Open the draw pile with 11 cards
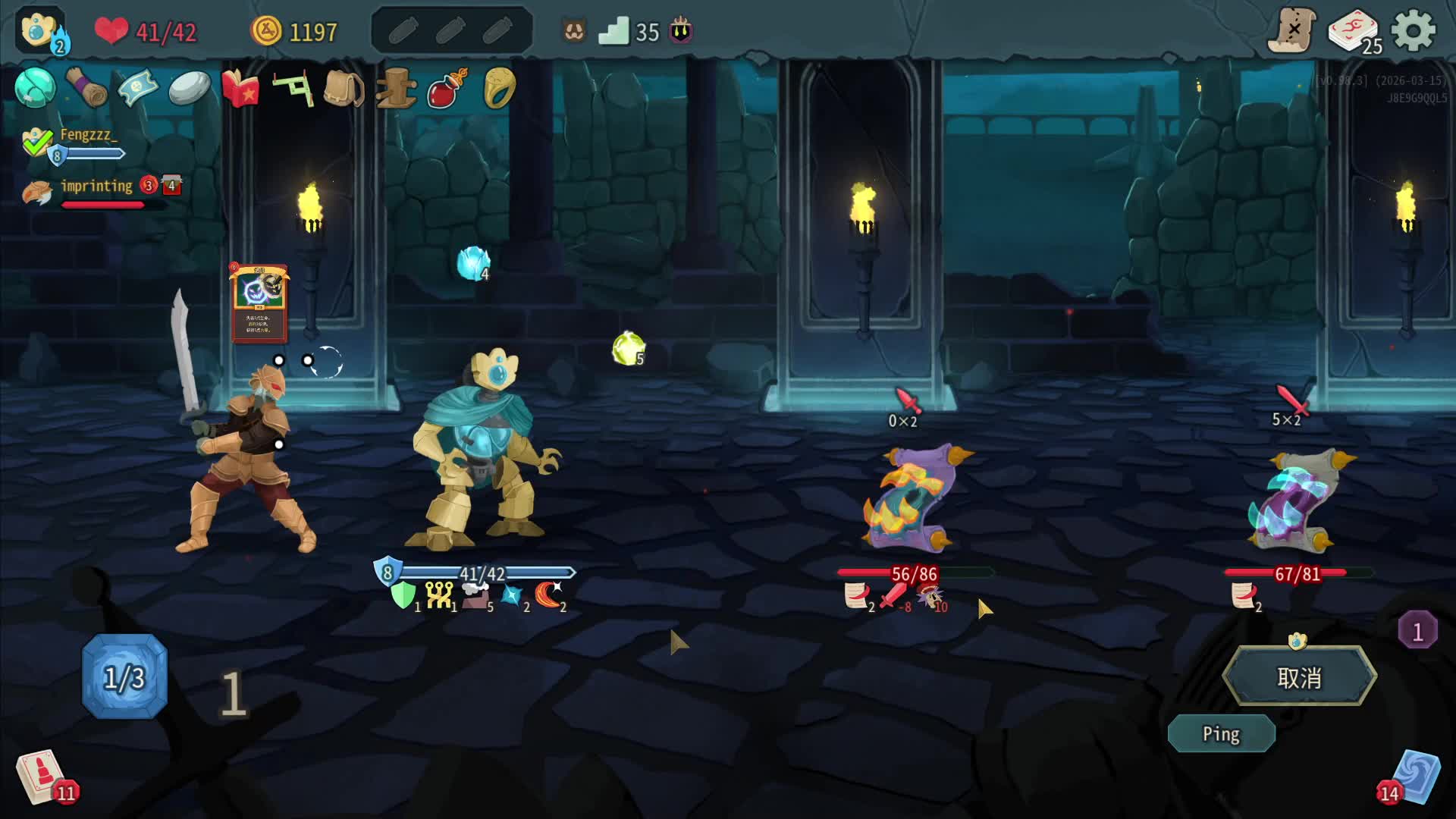This screenshot has width=1456, height=819. [42, 776]
